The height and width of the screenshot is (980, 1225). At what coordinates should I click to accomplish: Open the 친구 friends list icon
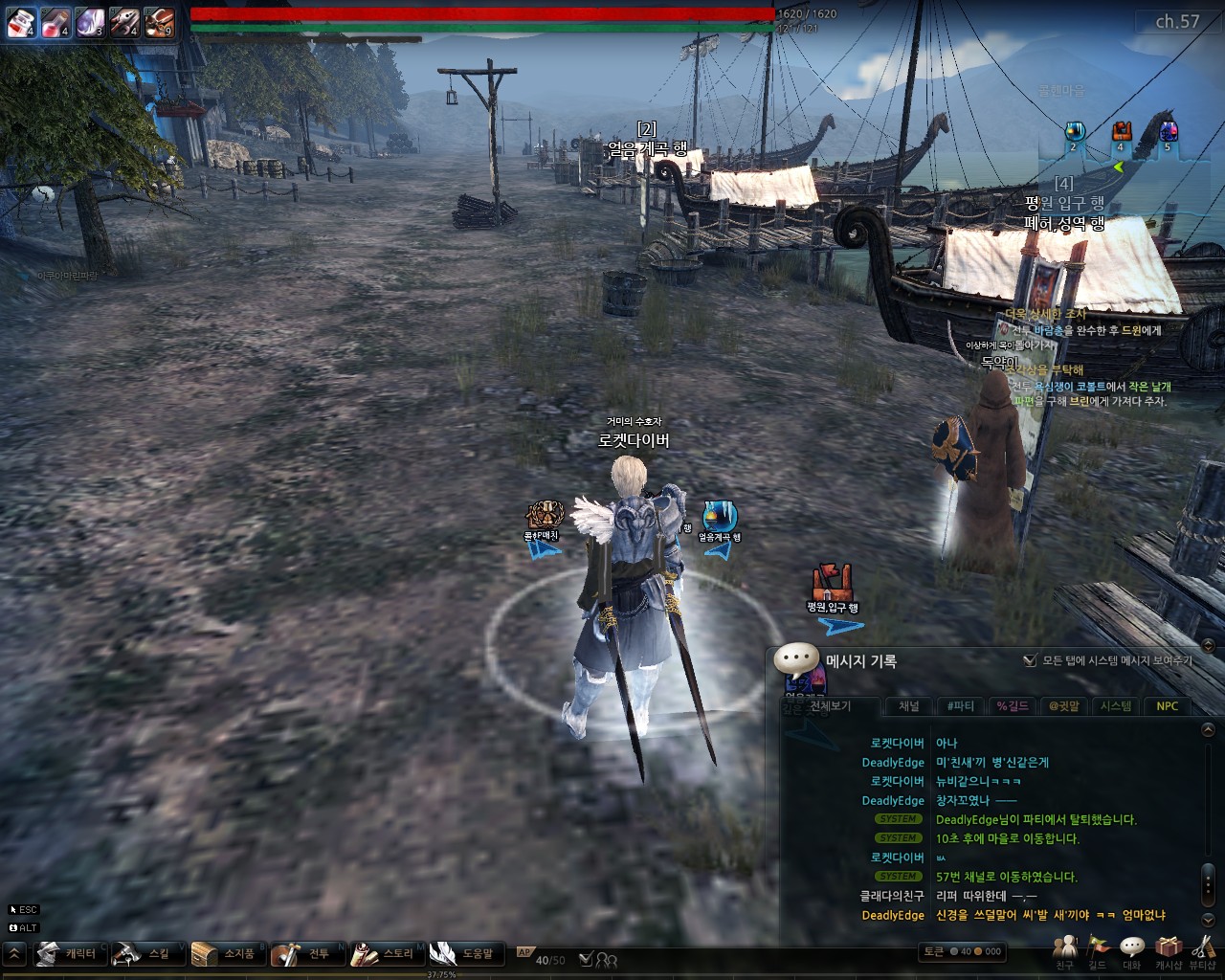[x=1064, y=948]
